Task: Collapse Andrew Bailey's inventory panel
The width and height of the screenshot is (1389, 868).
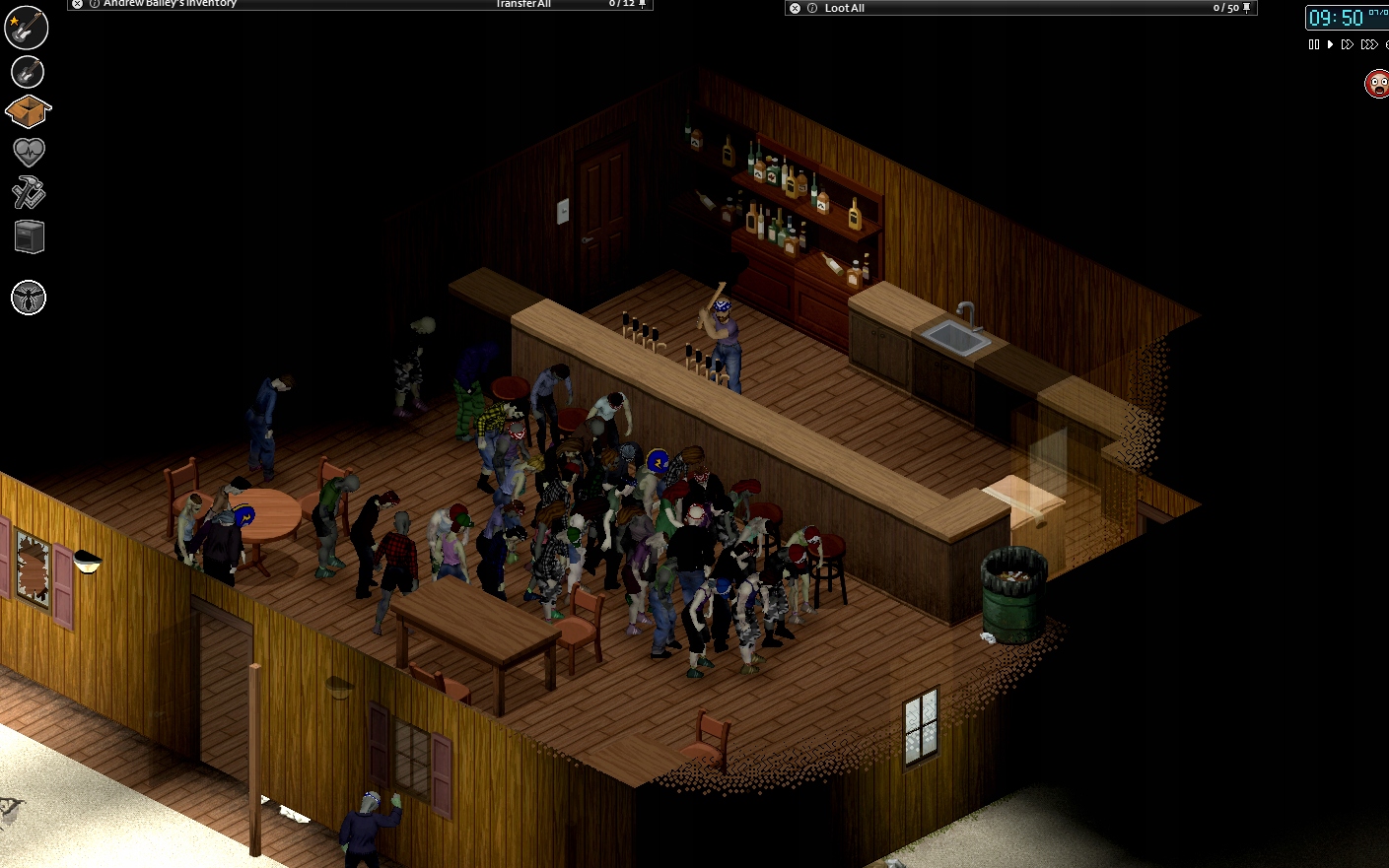Action: click(x=77, y=4)
